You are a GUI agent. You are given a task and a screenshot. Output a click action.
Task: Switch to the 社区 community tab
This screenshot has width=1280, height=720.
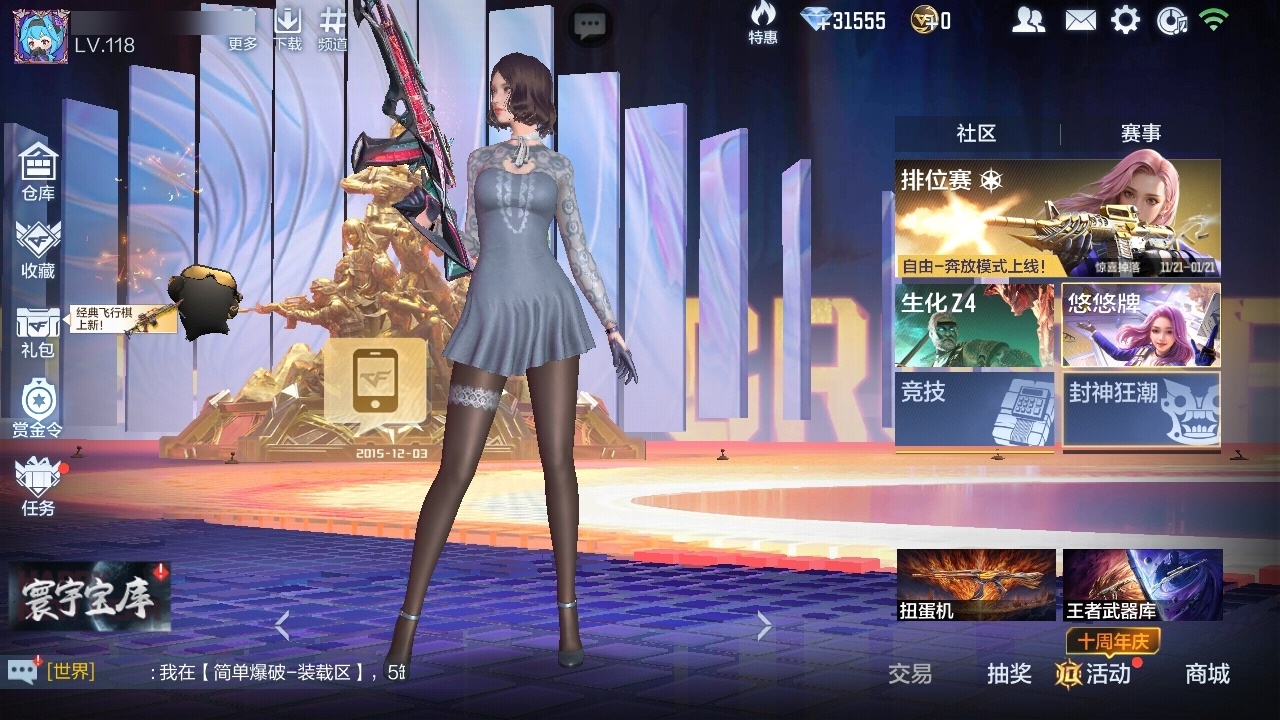point(976,134)
